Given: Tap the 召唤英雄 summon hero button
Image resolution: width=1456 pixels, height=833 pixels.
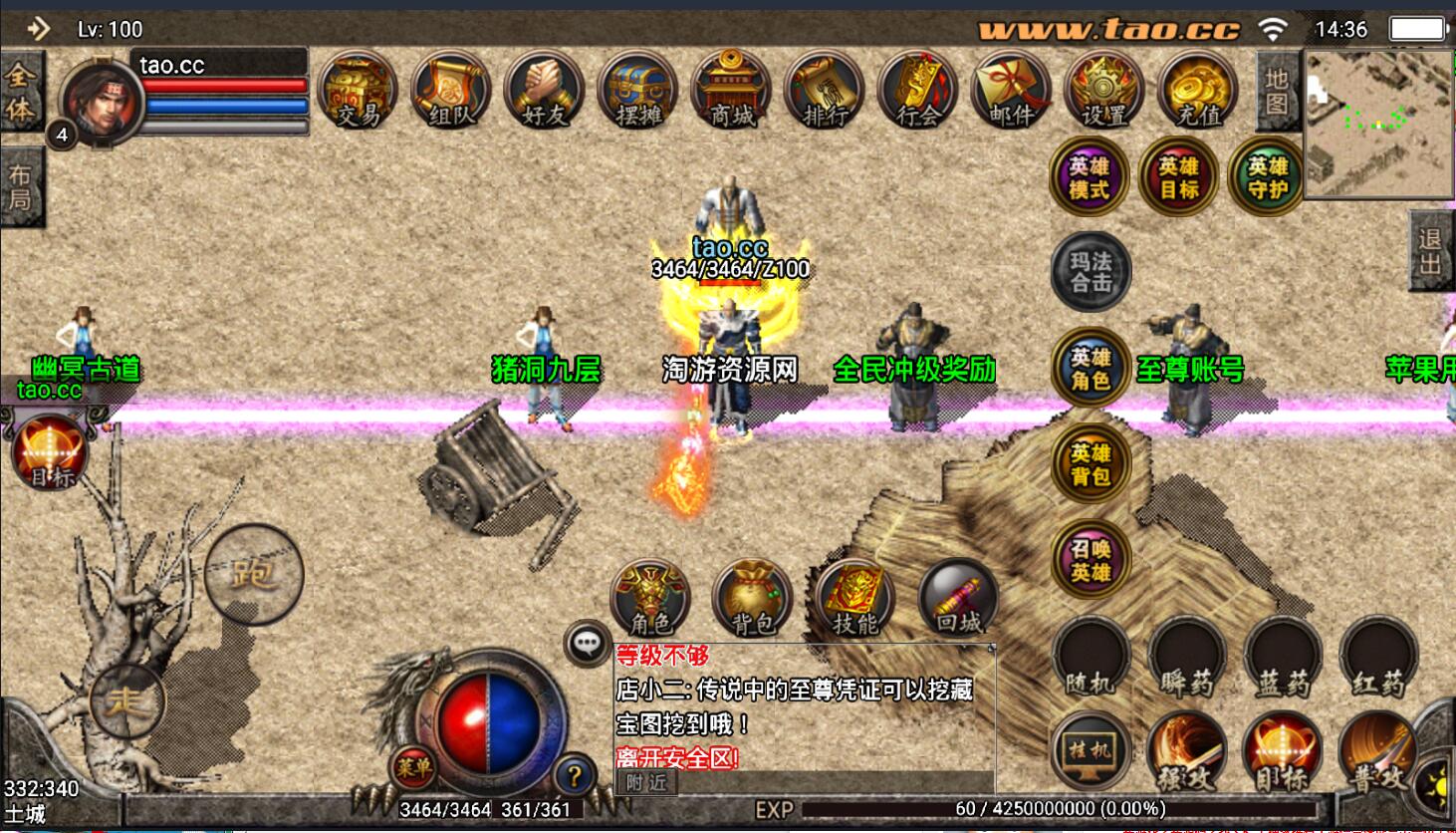Looking at the screenshot, I should (x=1091, y=561).
